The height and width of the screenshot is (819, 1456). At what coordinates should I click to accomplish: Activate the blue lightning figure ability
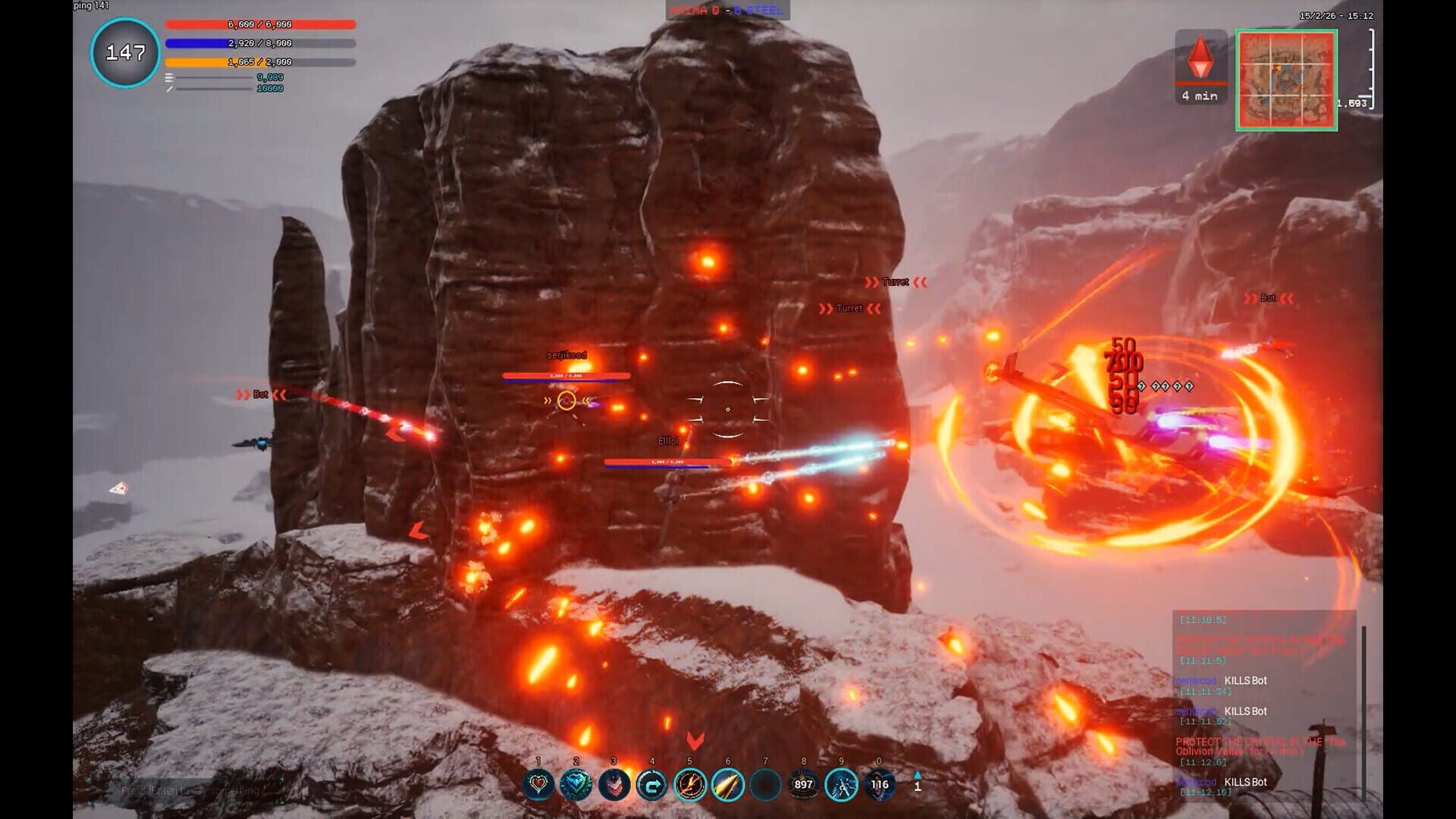(x=841, y=785)
